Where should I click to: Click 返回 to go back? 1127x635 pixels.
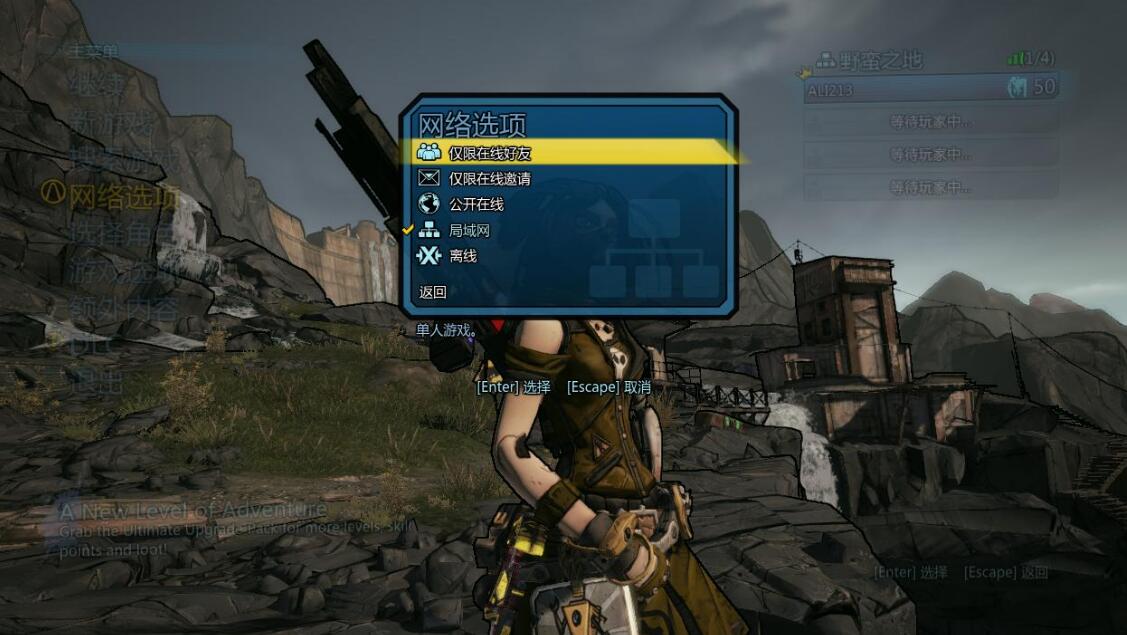click(433, 292)
